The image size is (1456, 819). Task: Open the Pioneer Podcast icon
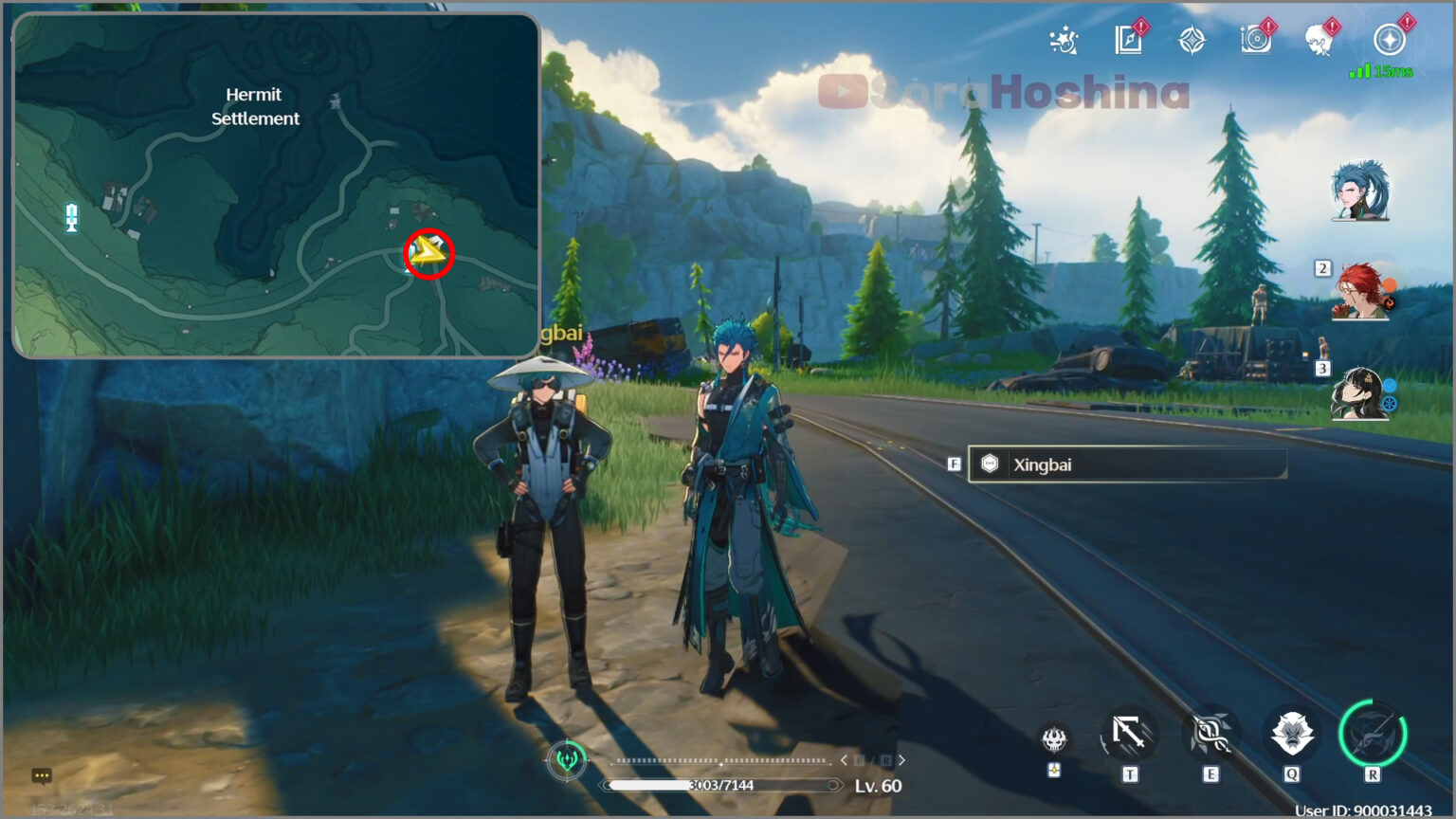(1257, 40)
